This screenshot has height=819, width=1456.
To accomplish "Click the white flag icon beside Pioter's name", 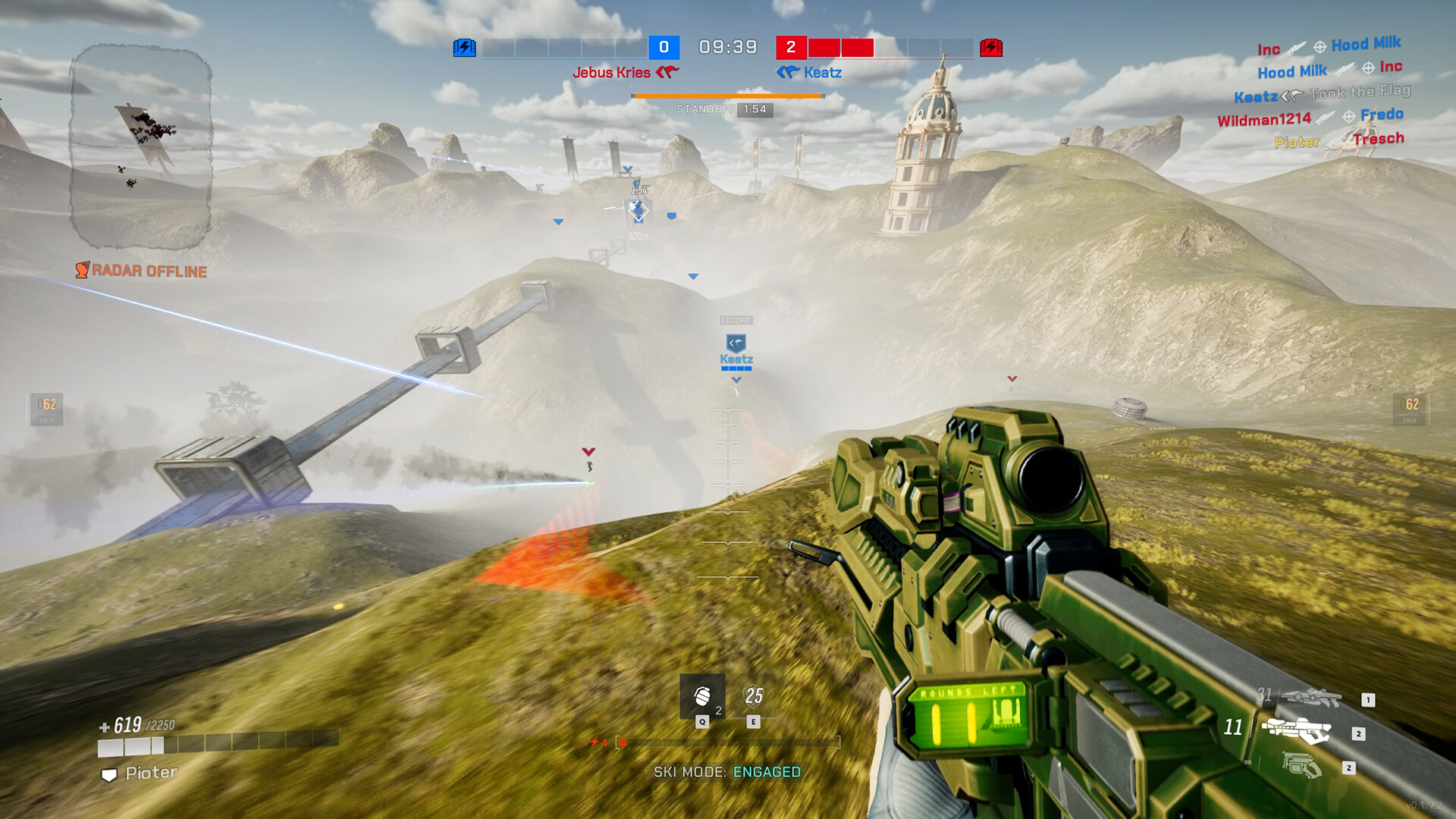I will [x=108, y=775].
